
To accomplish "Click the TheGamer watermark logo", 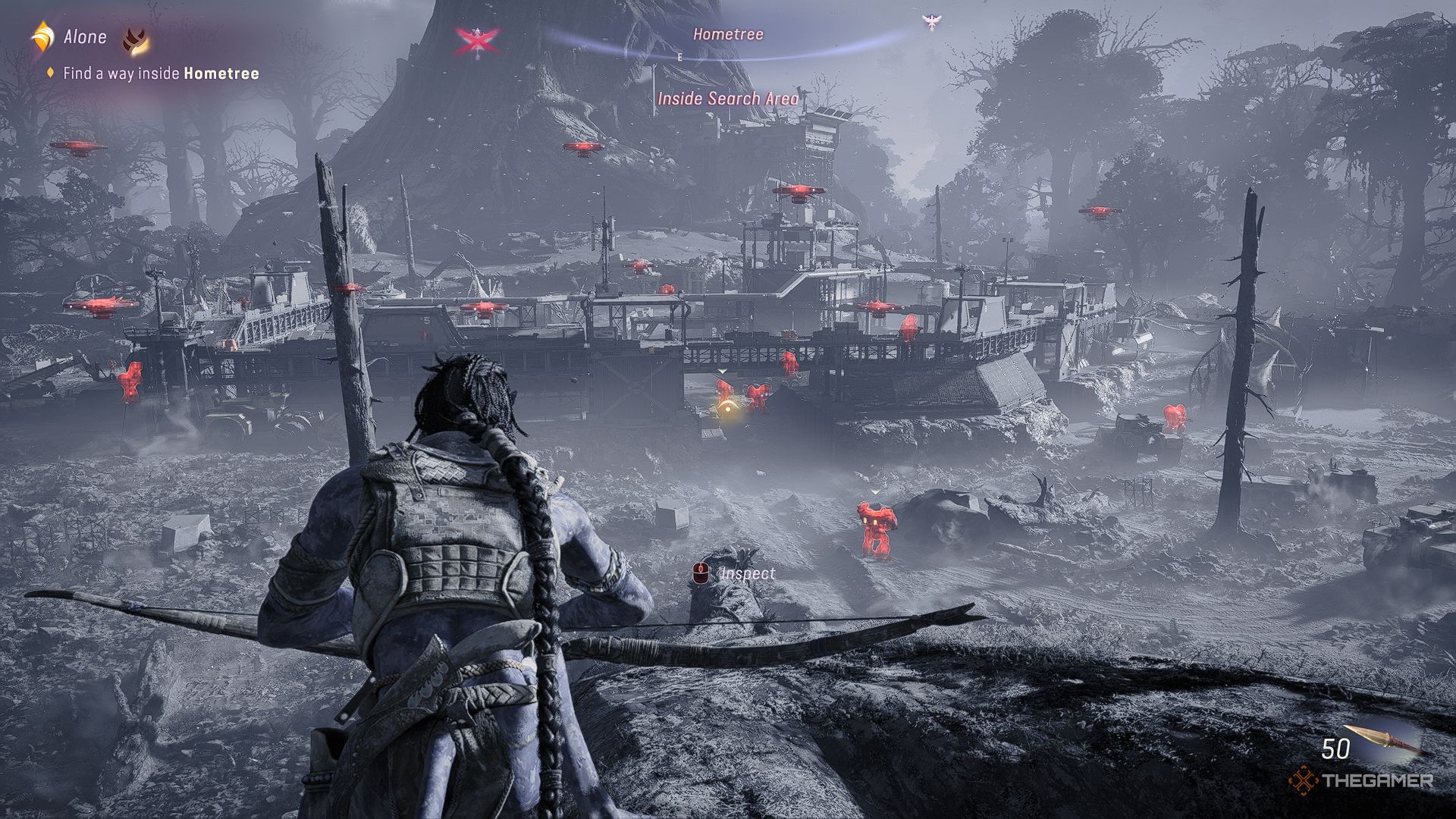I will click(x=1361, y=780).
